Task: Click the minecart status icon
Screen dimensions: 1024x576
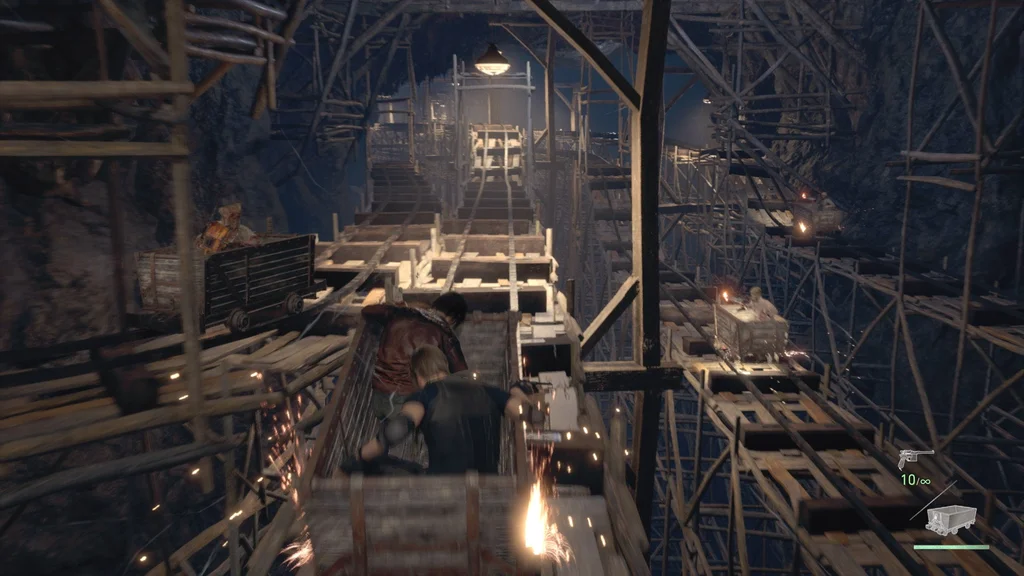Action: (951, 519)
